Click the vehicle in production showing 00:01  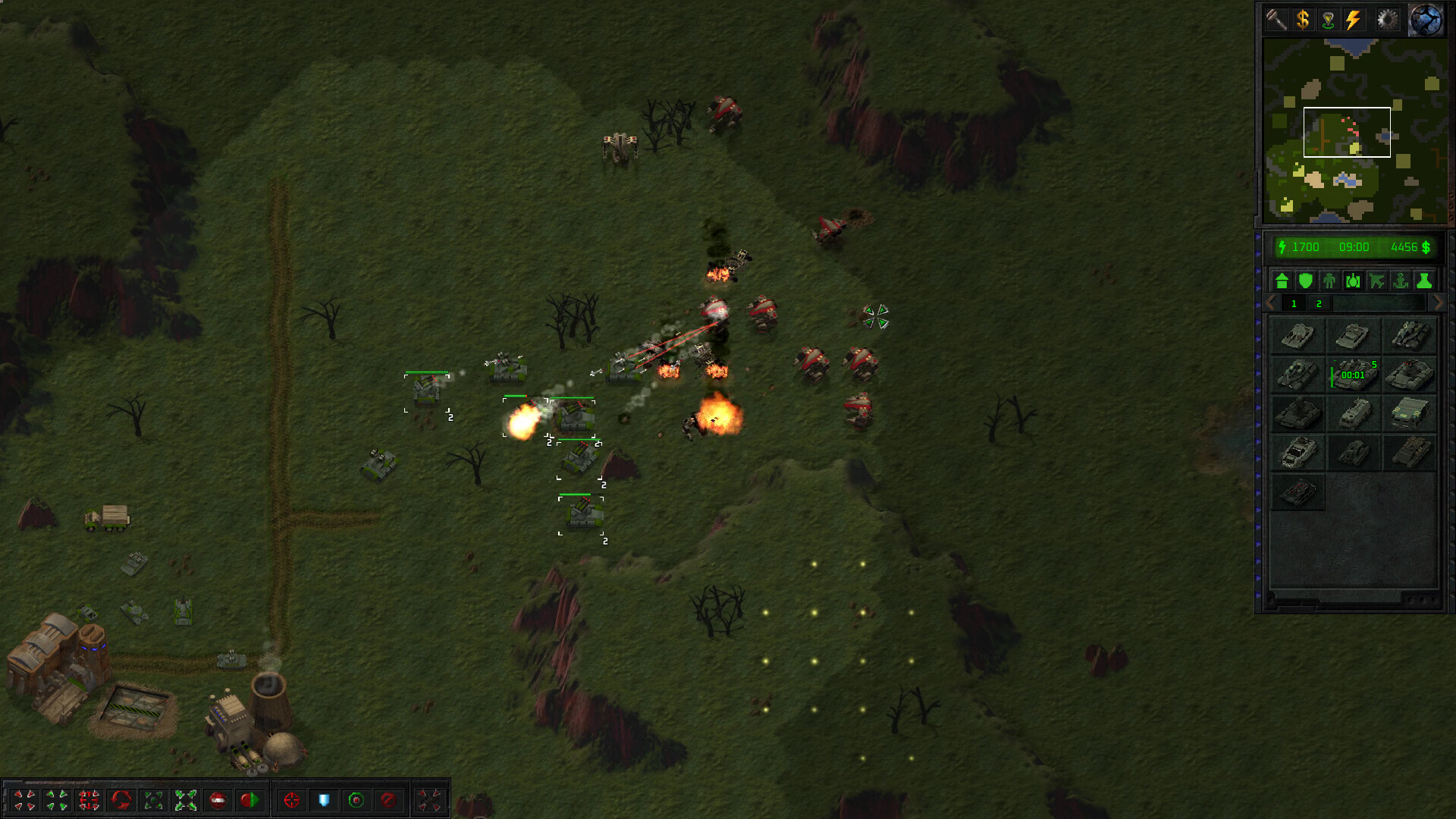coord(1354,375)
